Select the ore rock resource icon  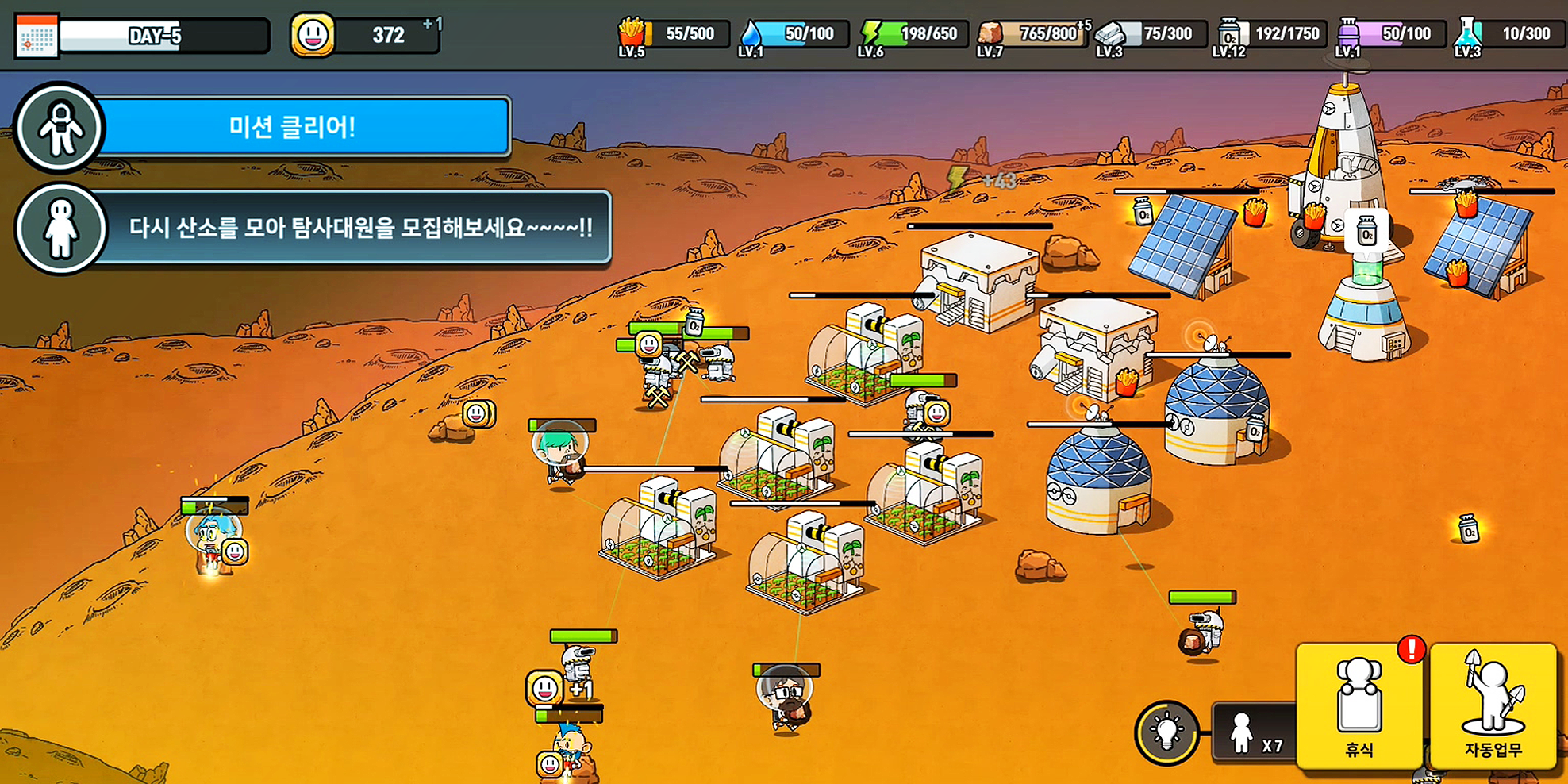pyautogui.click(x=990, y=33)
